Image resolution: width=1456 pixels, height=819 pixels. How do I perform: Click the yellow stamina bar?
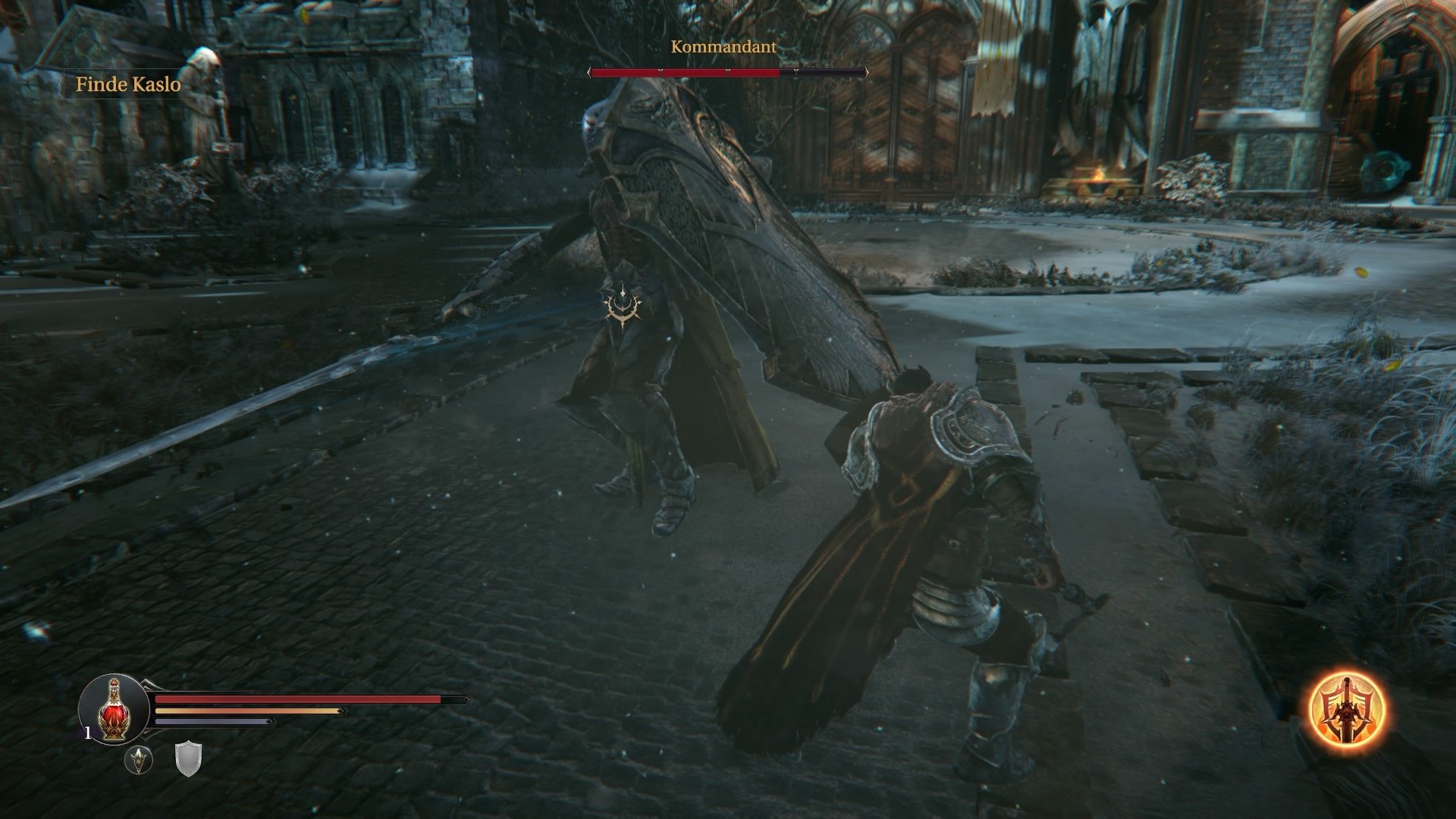[x=243, y=711]
